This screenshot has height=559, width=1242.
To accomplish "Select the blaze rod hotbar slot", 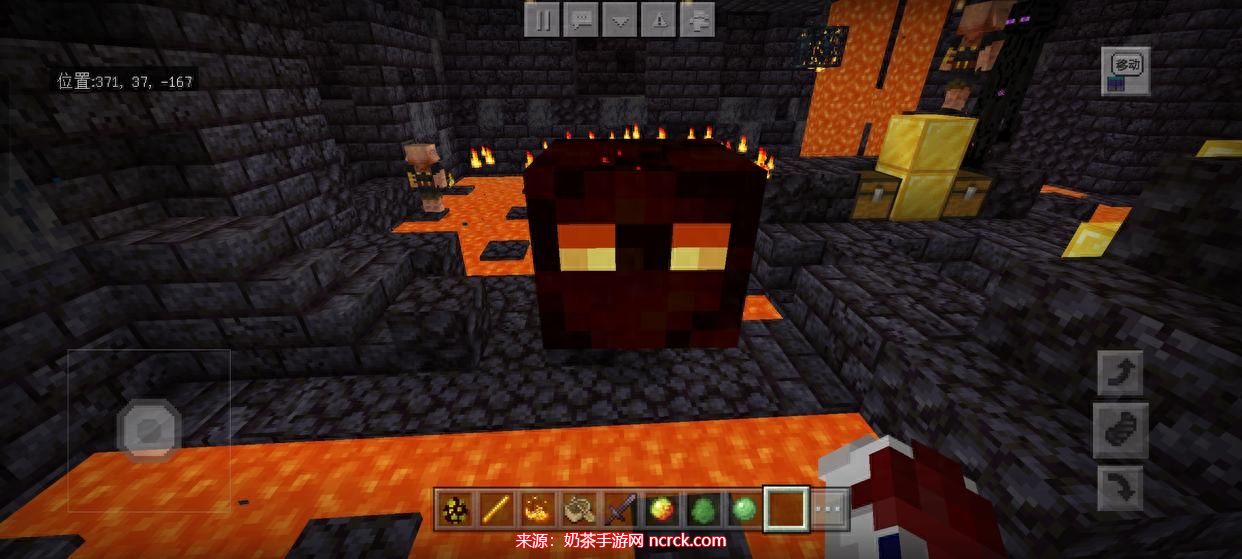I will pyautogui.click(x=496, y=510).
